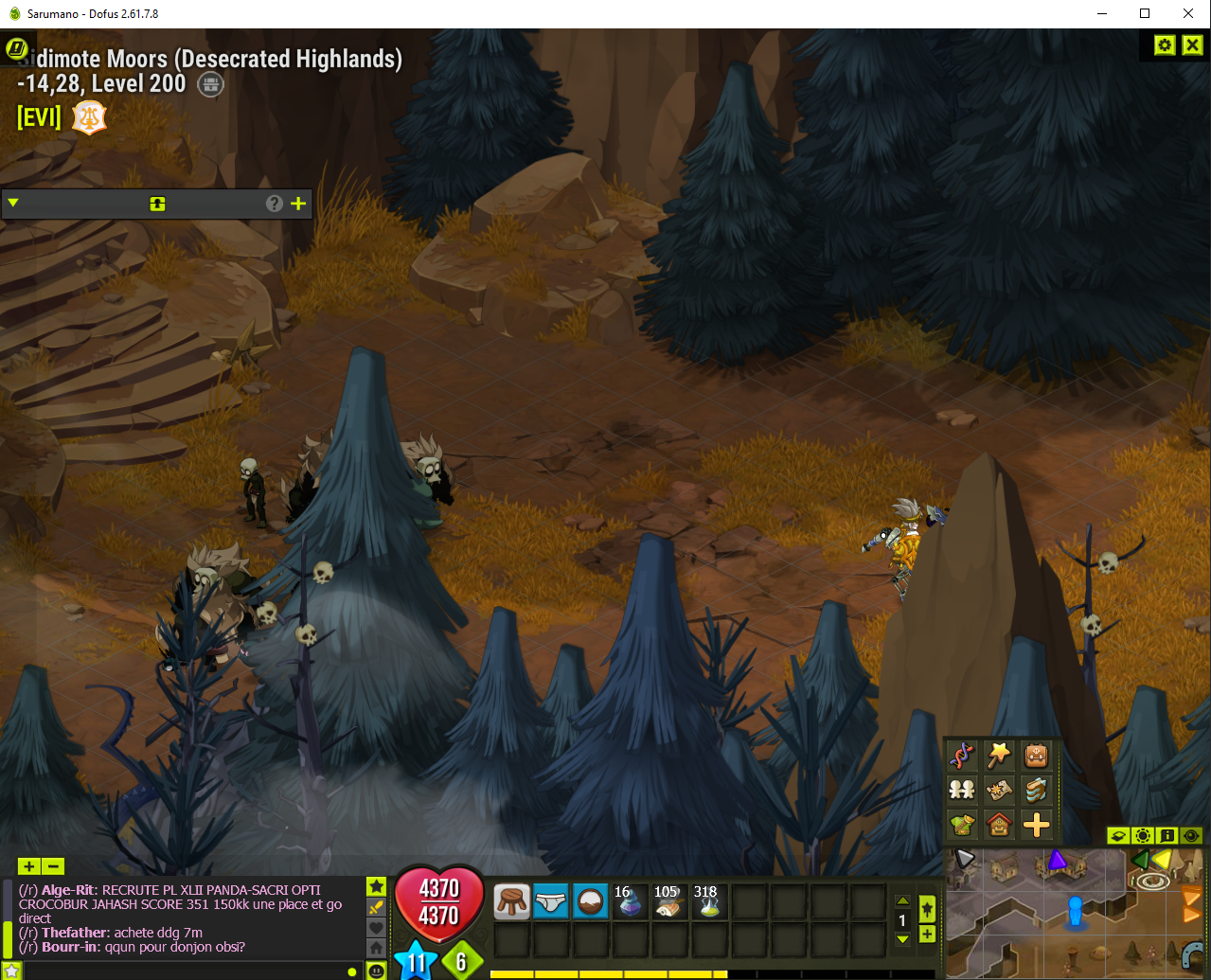The image size is (1211, 980).
Task: Open the spells star wand icon
Action: 999,756
